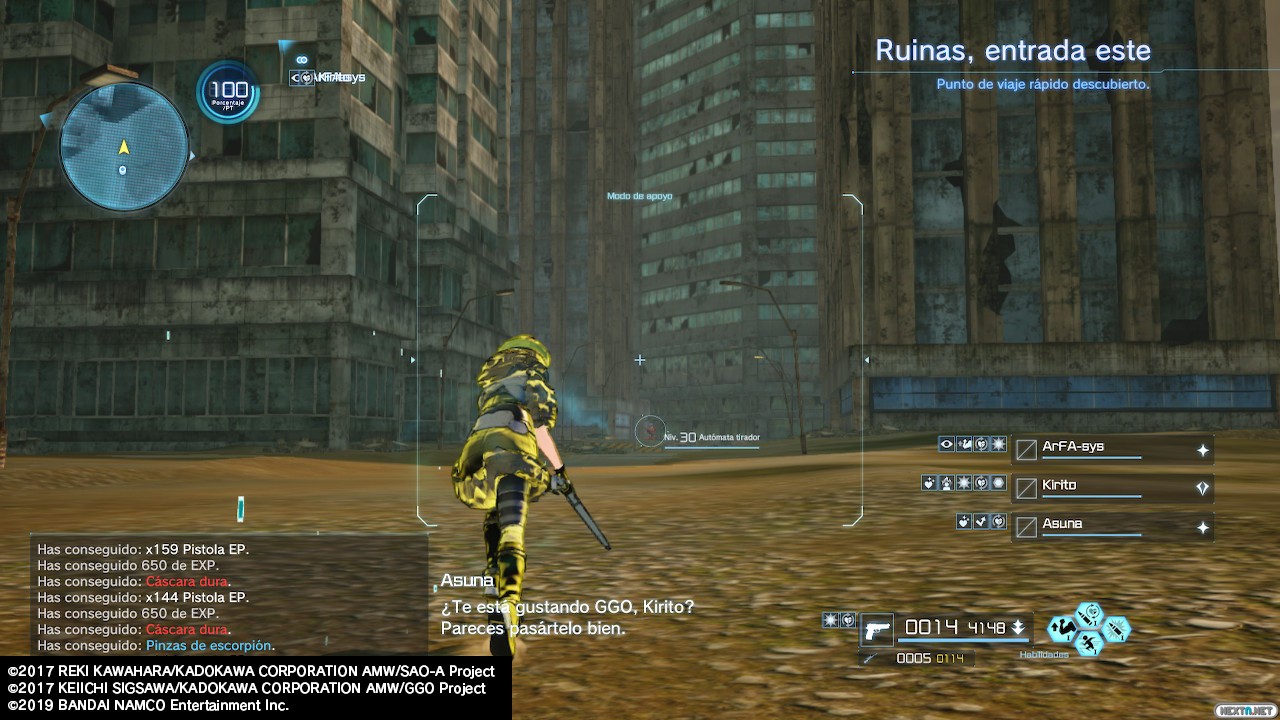Activate the right explosive-bullet skill hexagon
This screenshot has width=1280, height=720.
pos(1116,629)
